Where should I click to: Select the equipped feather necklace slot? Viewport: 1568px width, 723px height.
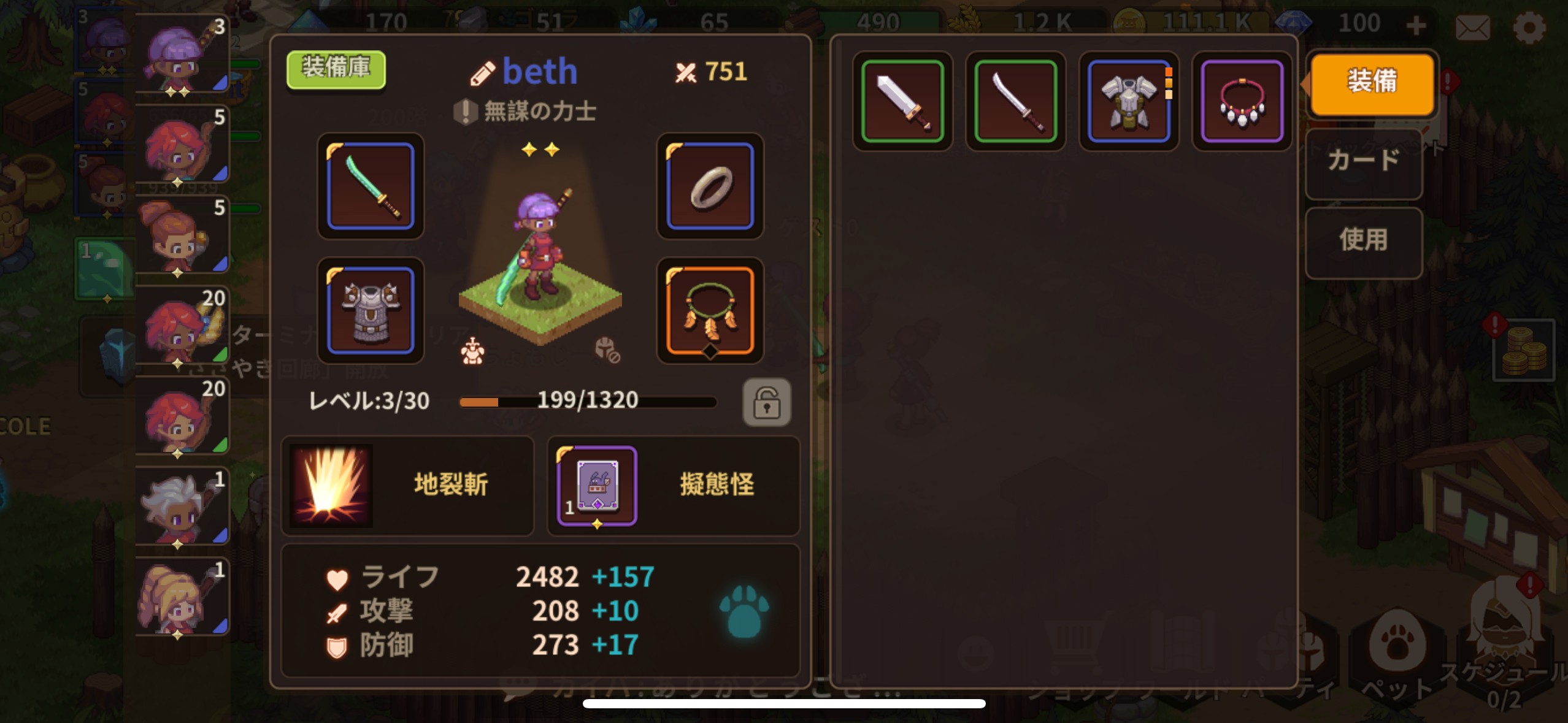click(710, 310)
